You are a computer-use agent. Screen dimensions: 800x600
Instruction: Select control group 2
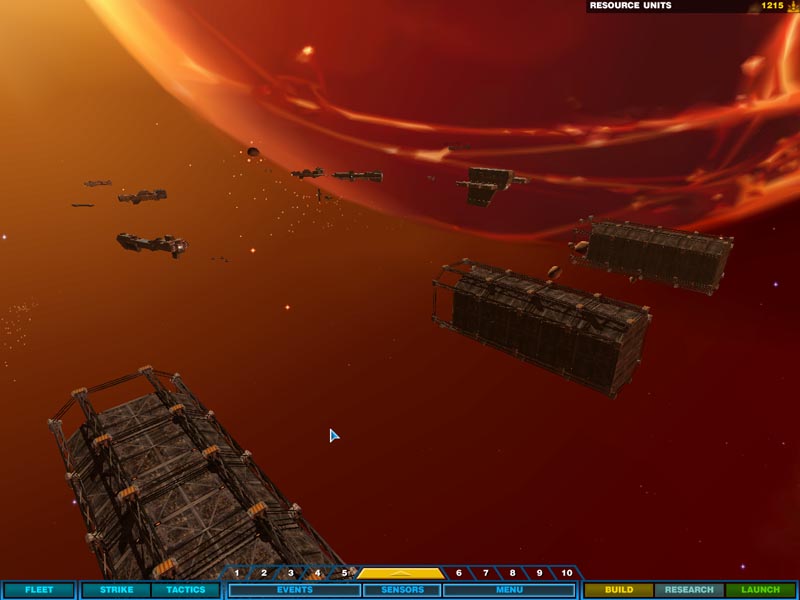(264, 573)
